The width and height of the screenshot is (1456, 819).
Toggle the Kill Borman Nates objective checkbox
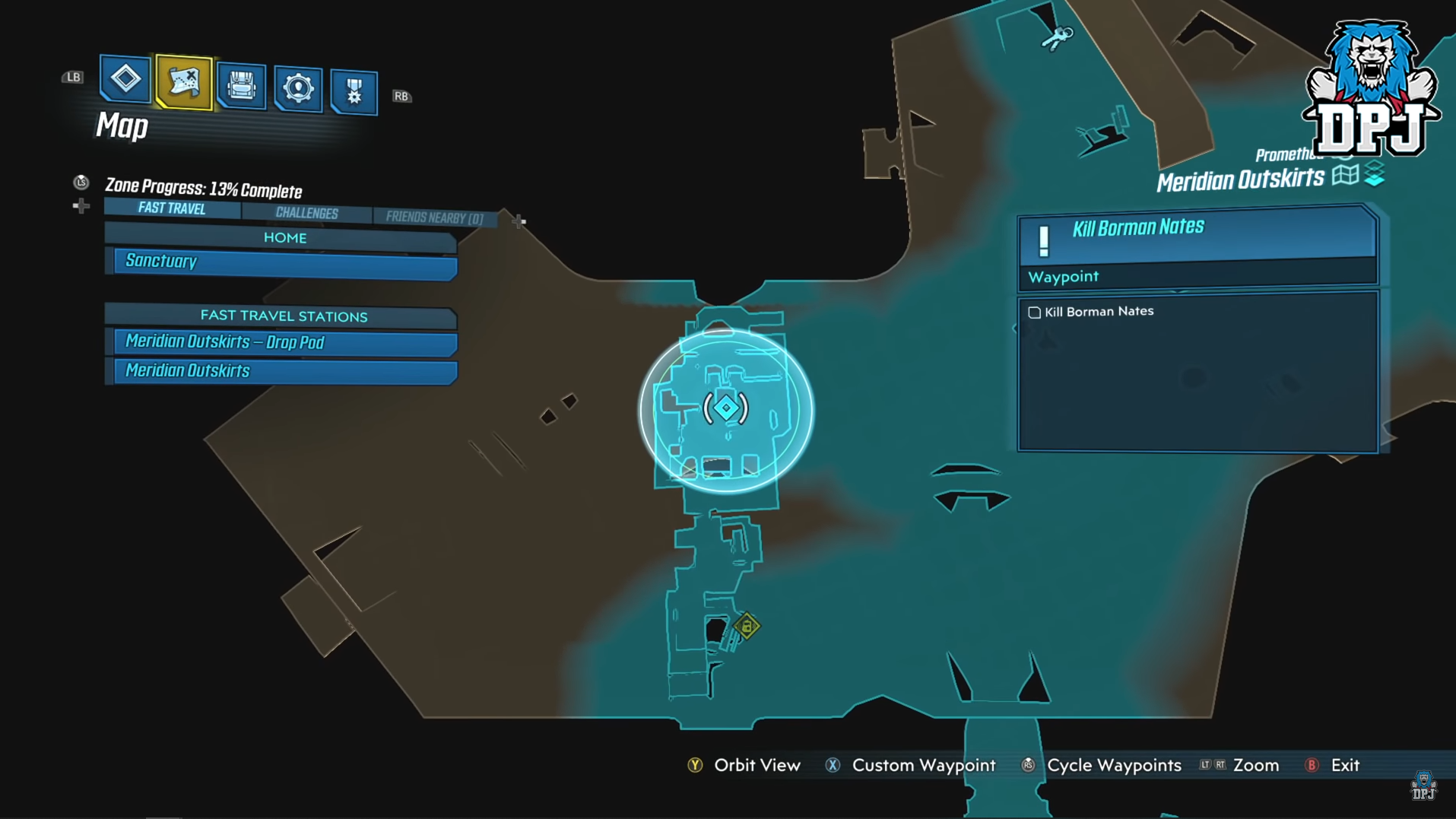point(1034,313)
